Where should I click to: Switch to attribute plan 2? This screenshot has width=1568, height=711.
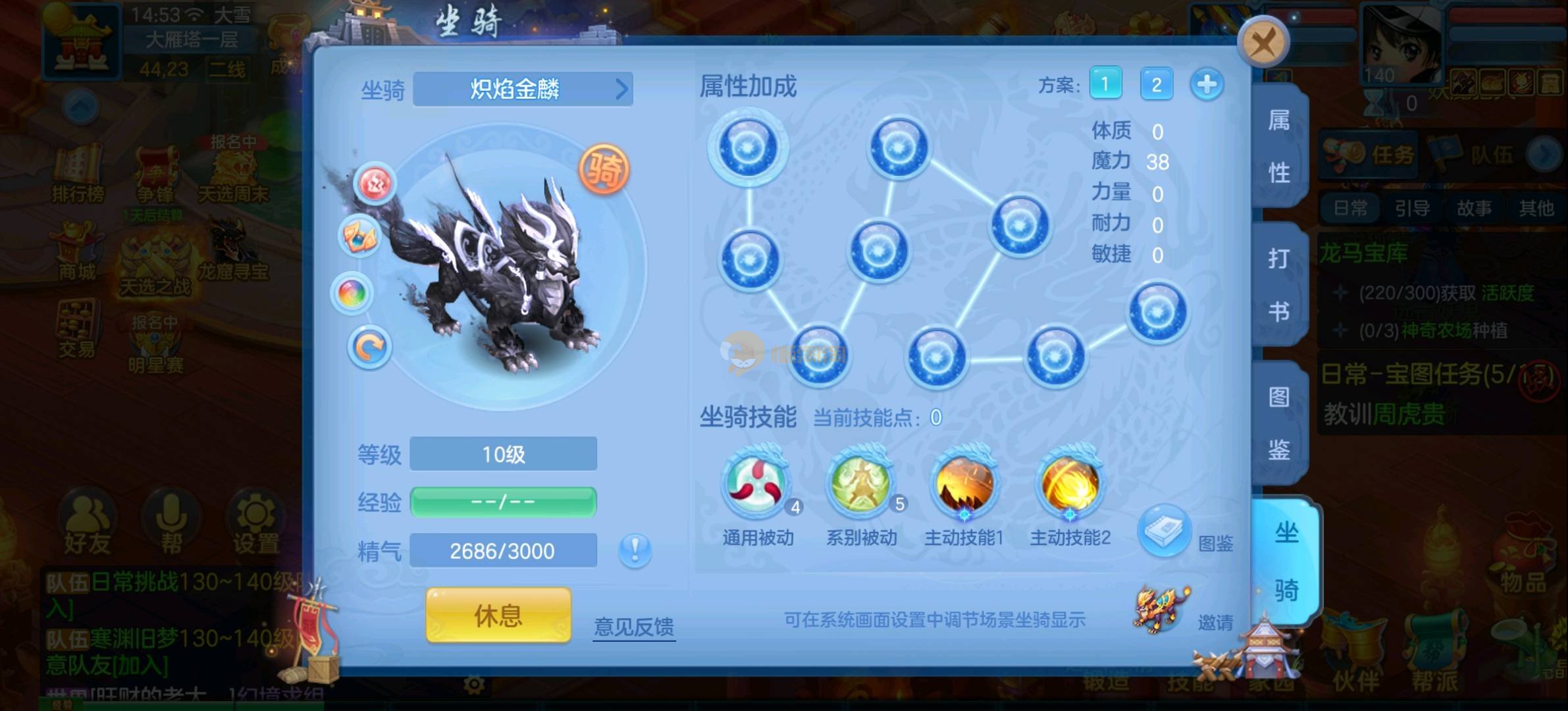coord(1156,84)
